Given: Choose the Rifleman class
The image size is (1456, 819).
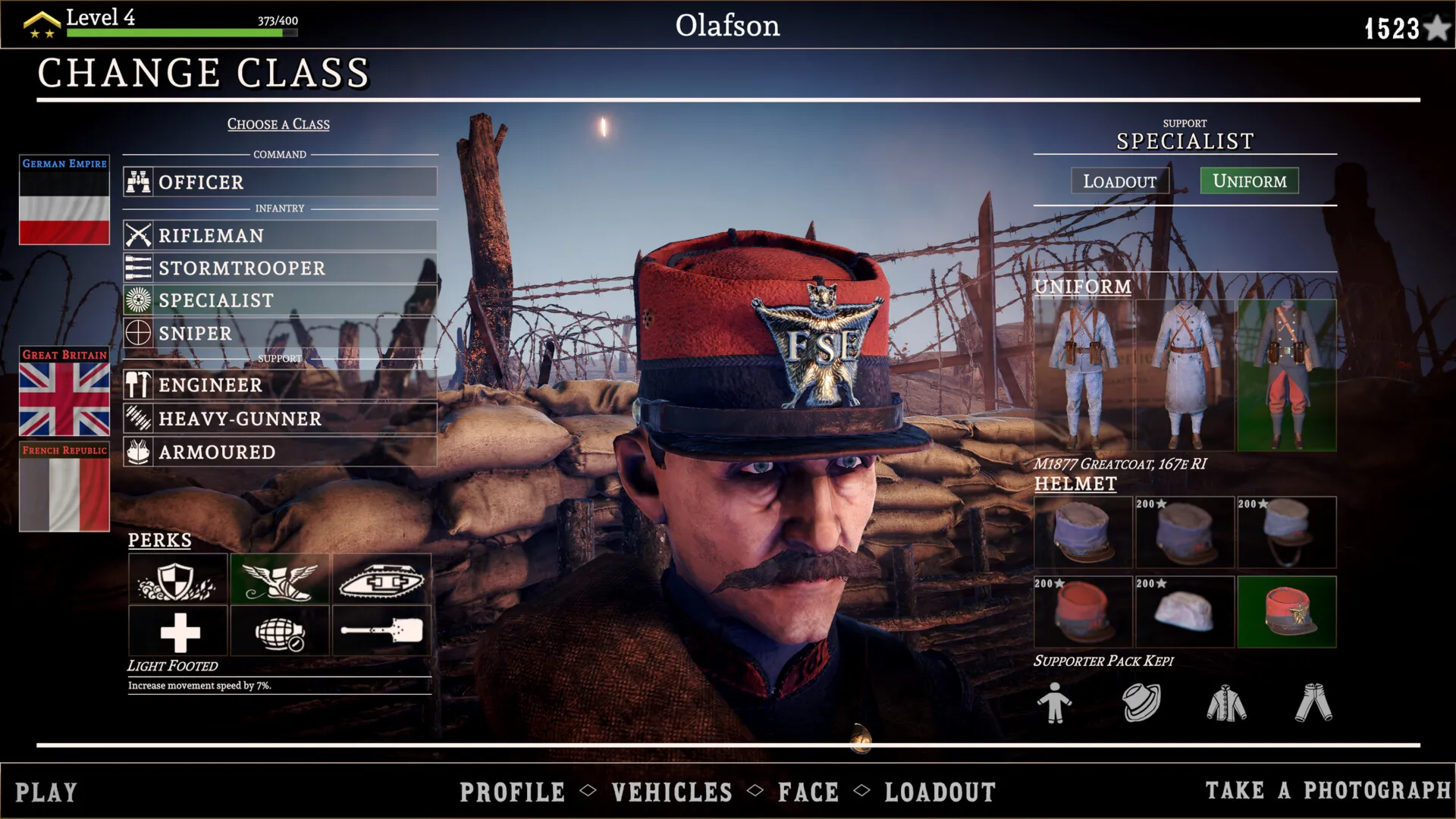Looking at the screenshot, I should [x=280, y=236].
